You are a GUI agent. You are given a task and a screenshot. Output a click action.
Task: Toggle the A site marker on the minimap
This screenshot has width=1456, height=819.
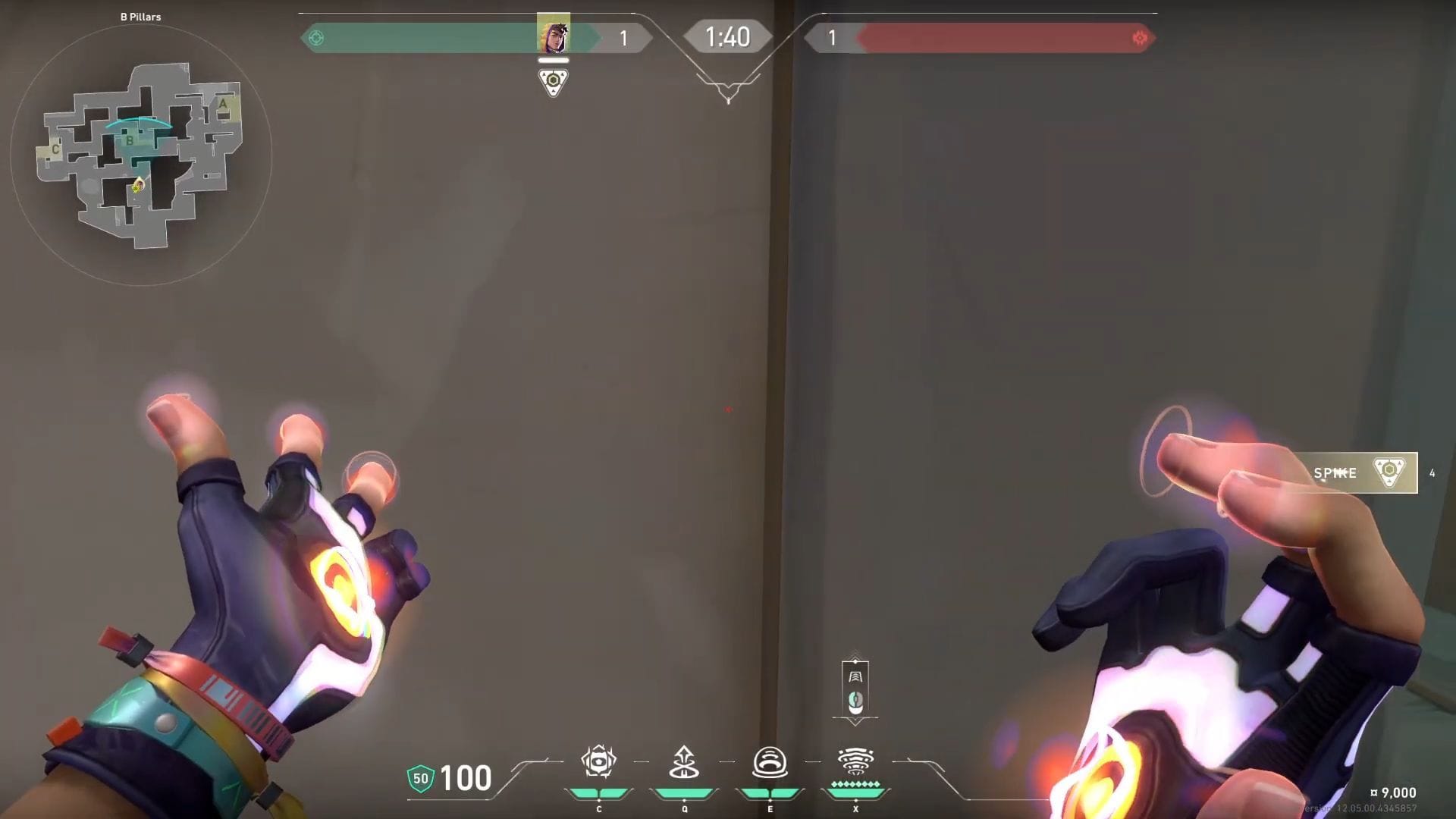point(222,104)
